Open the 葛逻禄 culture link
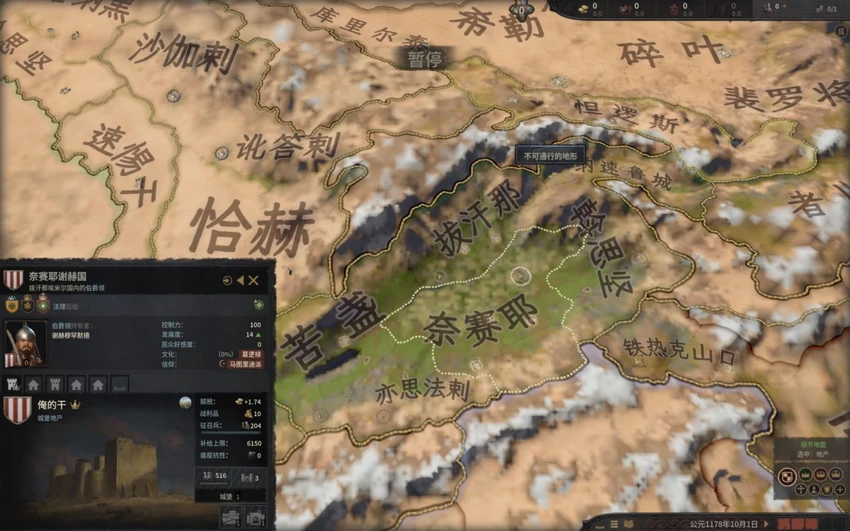 click(x=251, y=354)
